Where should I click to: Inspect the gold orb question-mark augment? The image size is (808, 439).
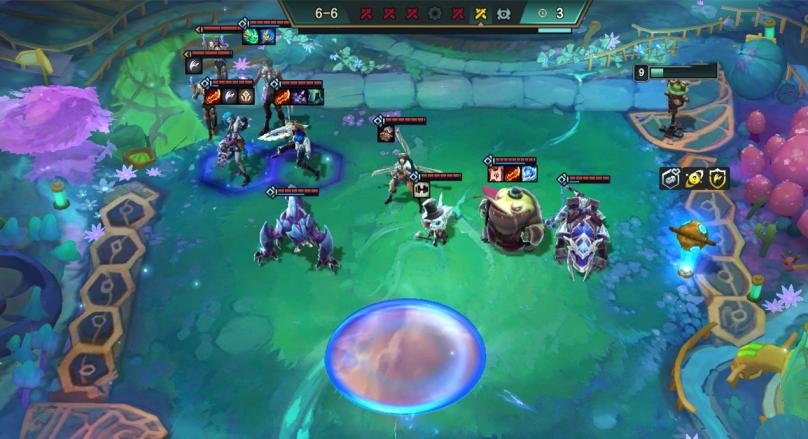[x=695, y=179]
